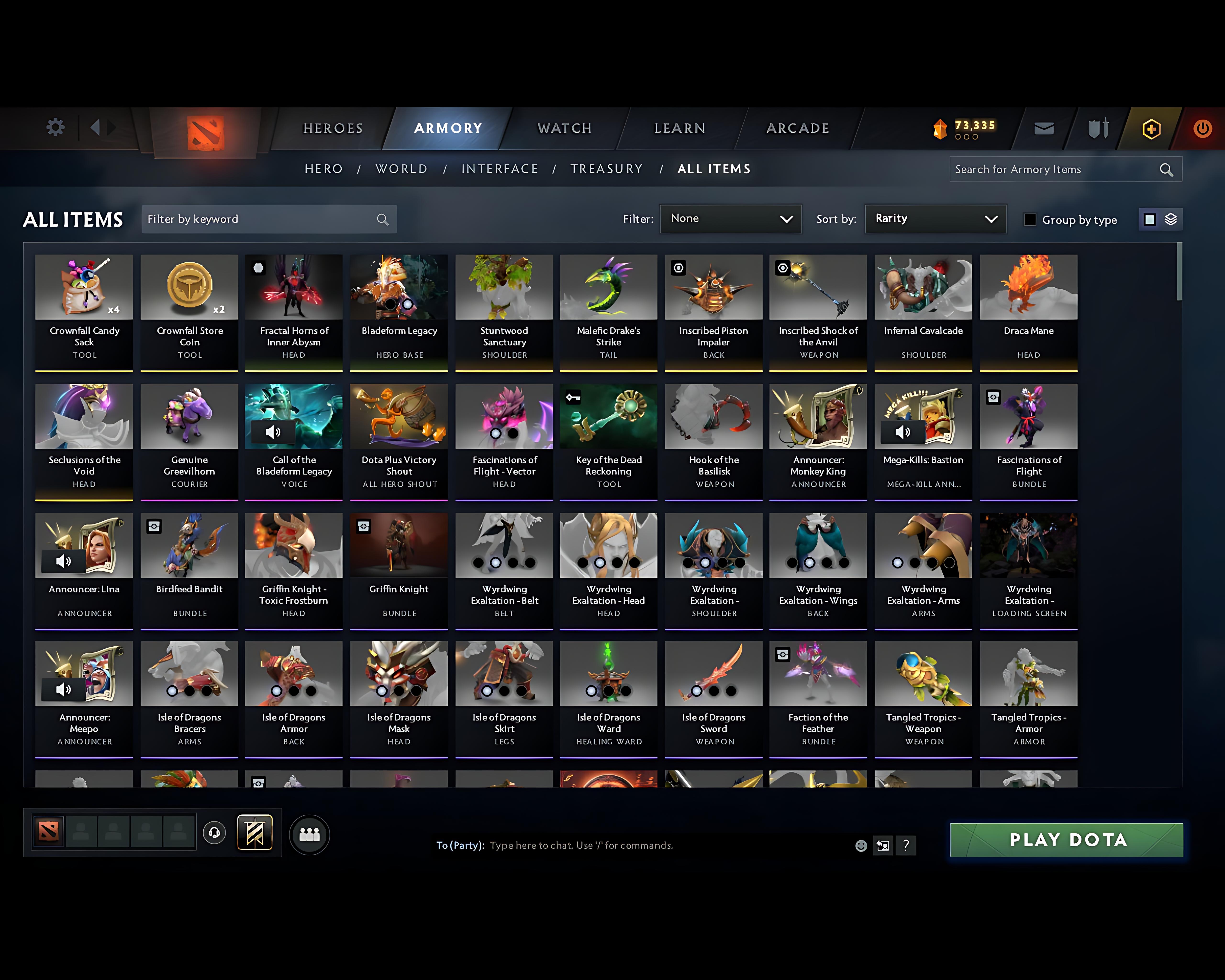Open the Filter None dropdown
Viewport: 1225px width, 980px height.
pyautogui.click(x=731, y=219)
